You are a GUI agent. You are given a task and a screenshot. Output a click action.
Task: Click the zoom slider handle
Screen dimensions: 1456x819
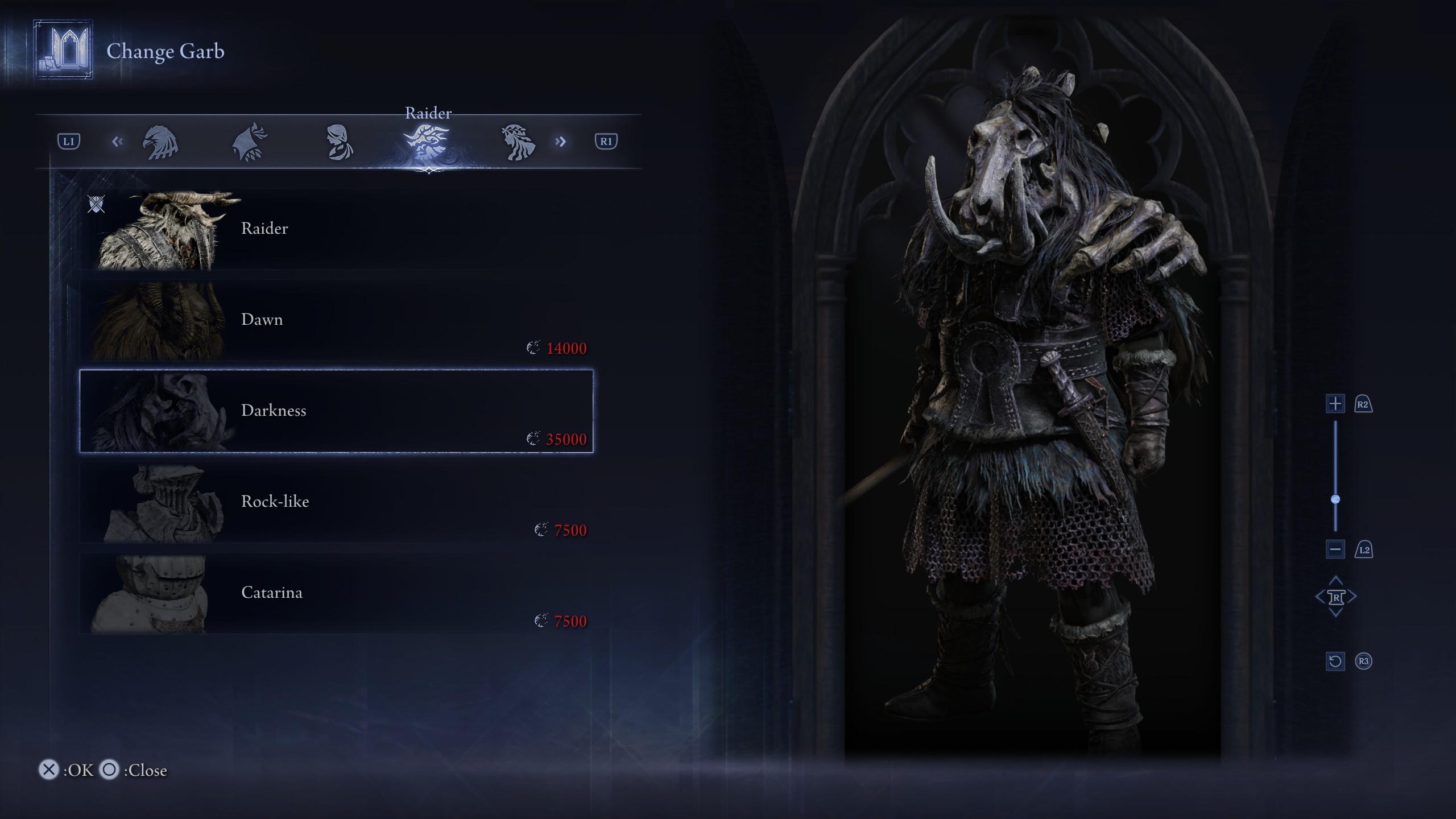pos(1335,499)
